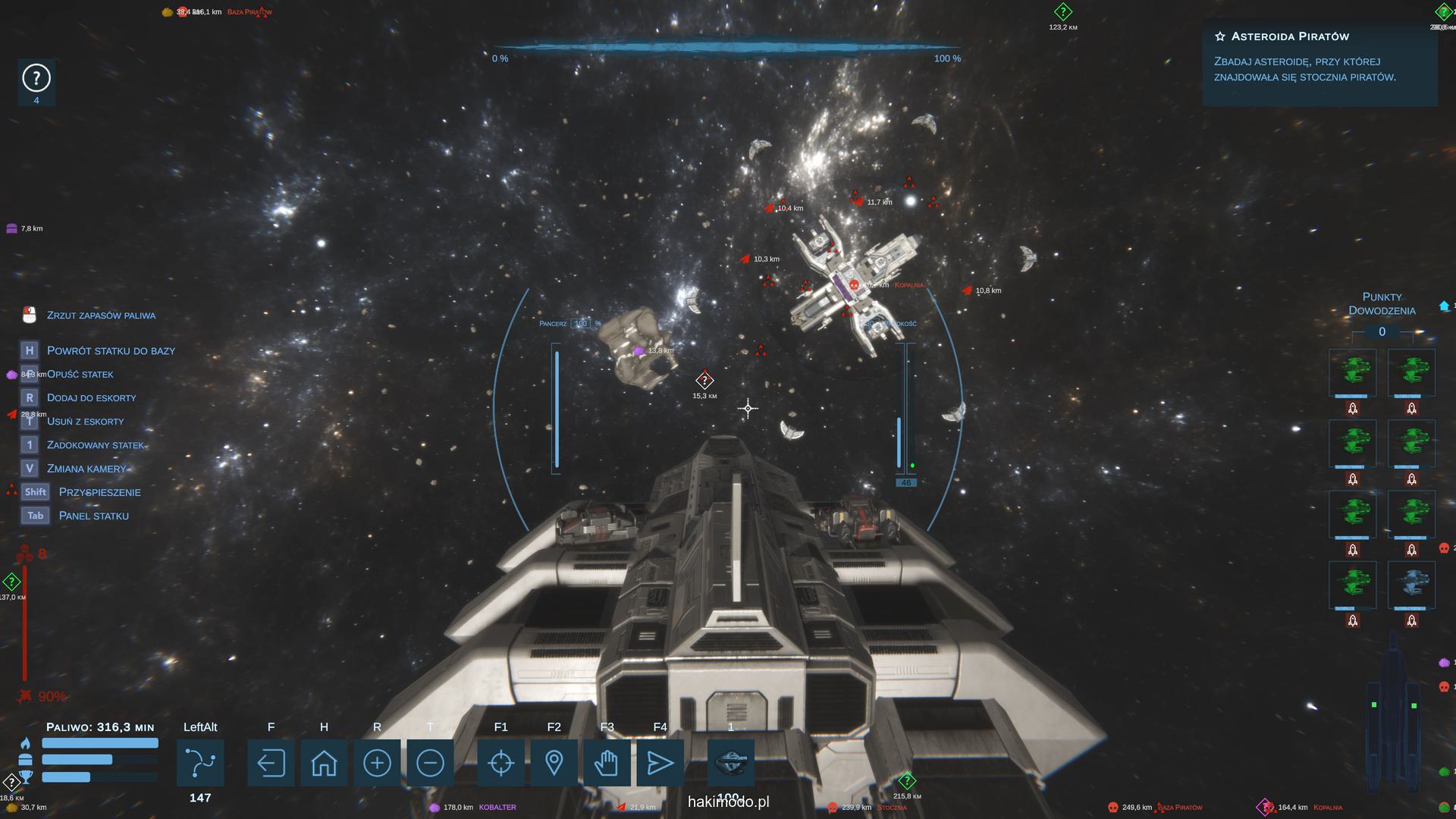1456x819 pixels.
Task: Remove from escort with the minus button
Action: 430,763
